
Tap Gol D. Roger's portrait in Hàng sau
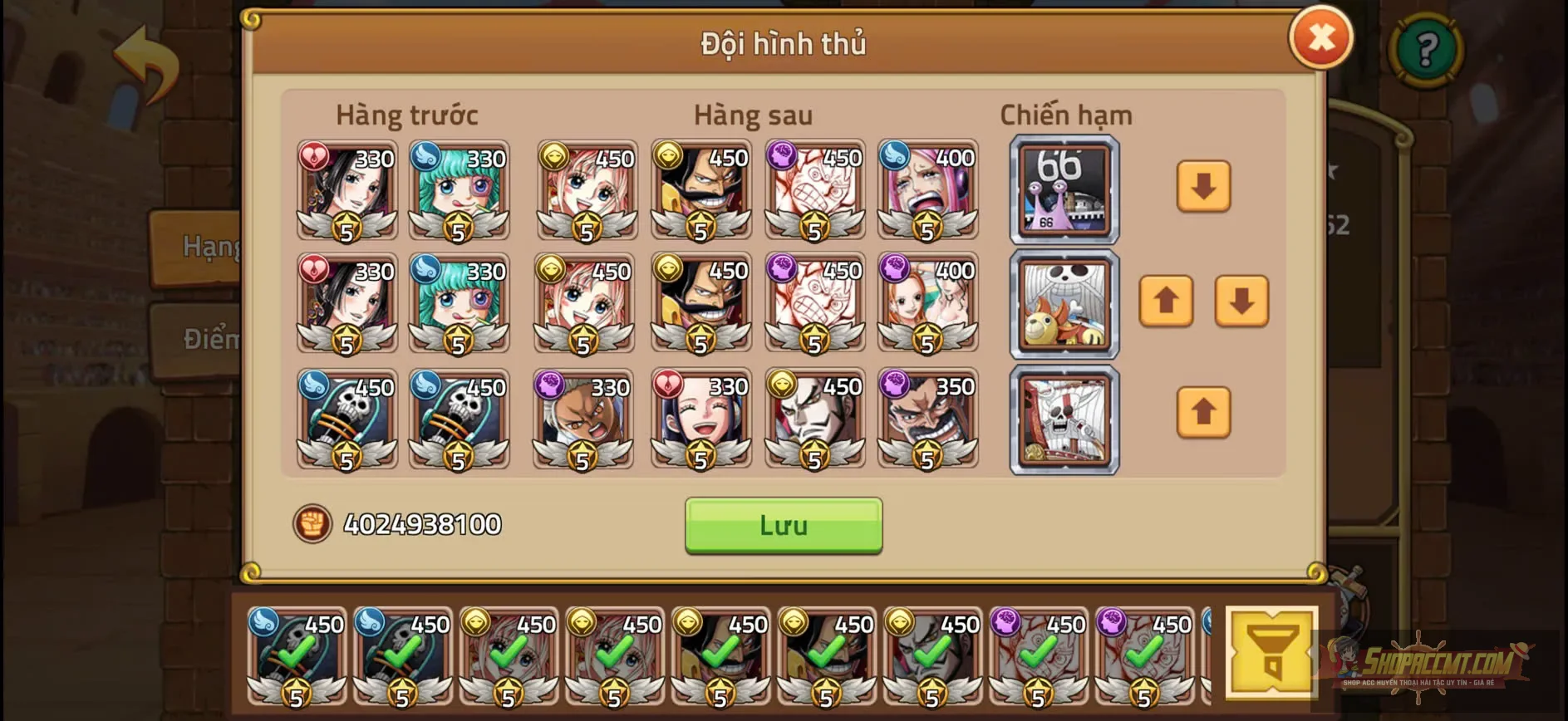point(702,191)
